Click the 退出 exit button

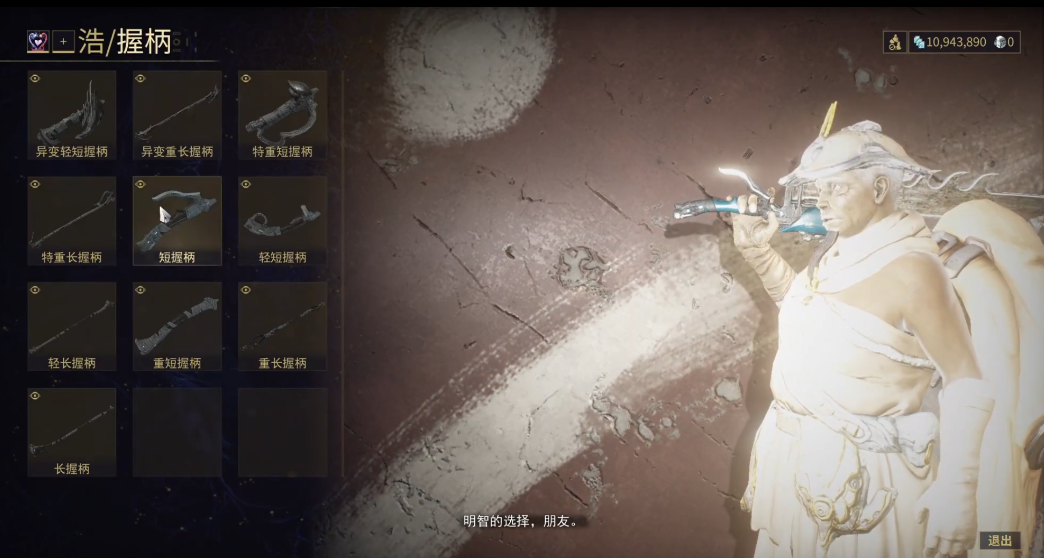1000,540
